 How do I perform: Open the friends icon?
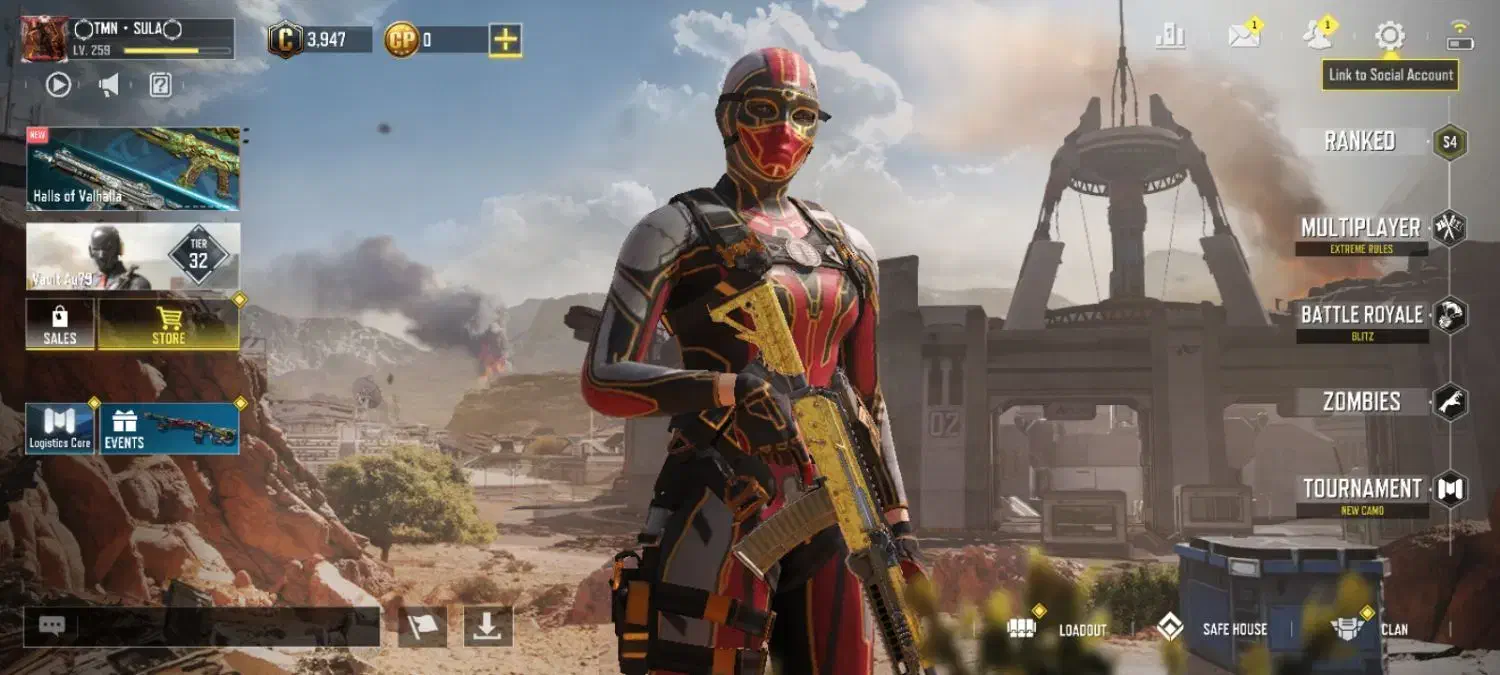click(1317, 37)
